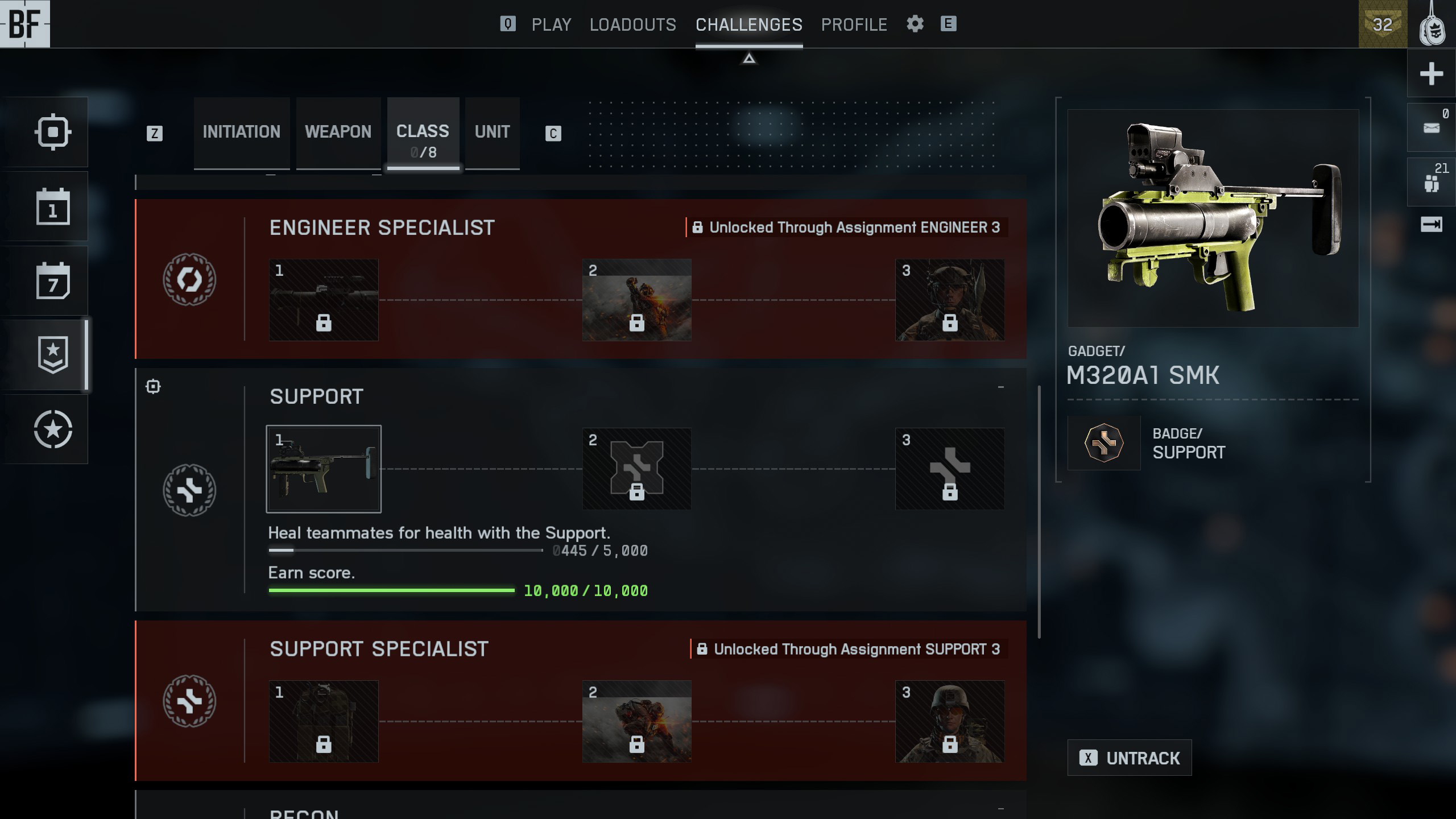Viewport: 1456px width, 819px height.
Task: Open the daily calendar sidebar icon
Action: click(53, 206)
